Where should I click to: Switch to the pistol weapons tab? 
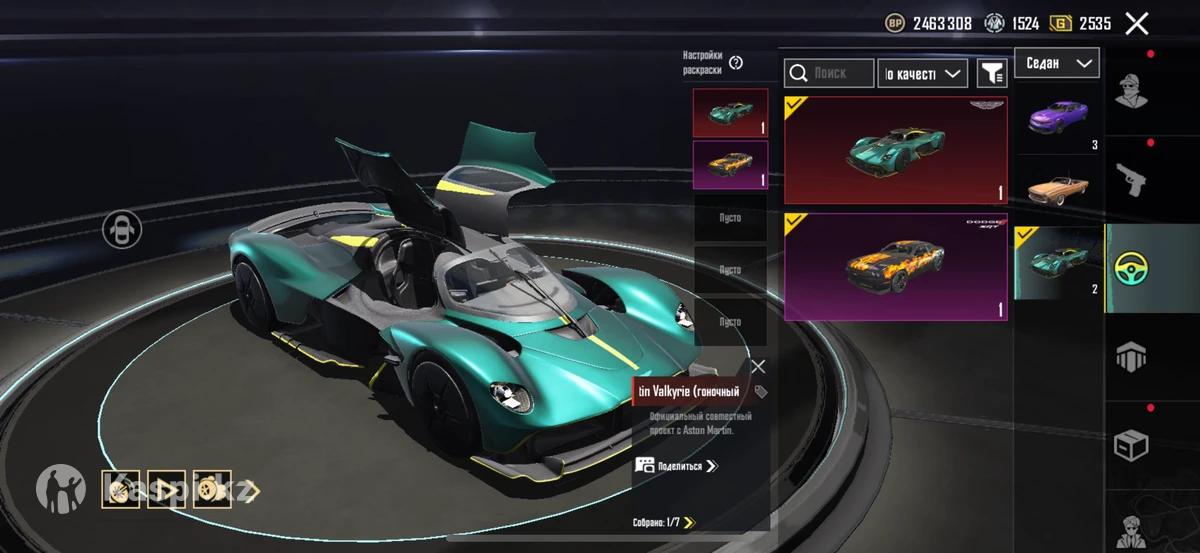(x=1131, y=180)
